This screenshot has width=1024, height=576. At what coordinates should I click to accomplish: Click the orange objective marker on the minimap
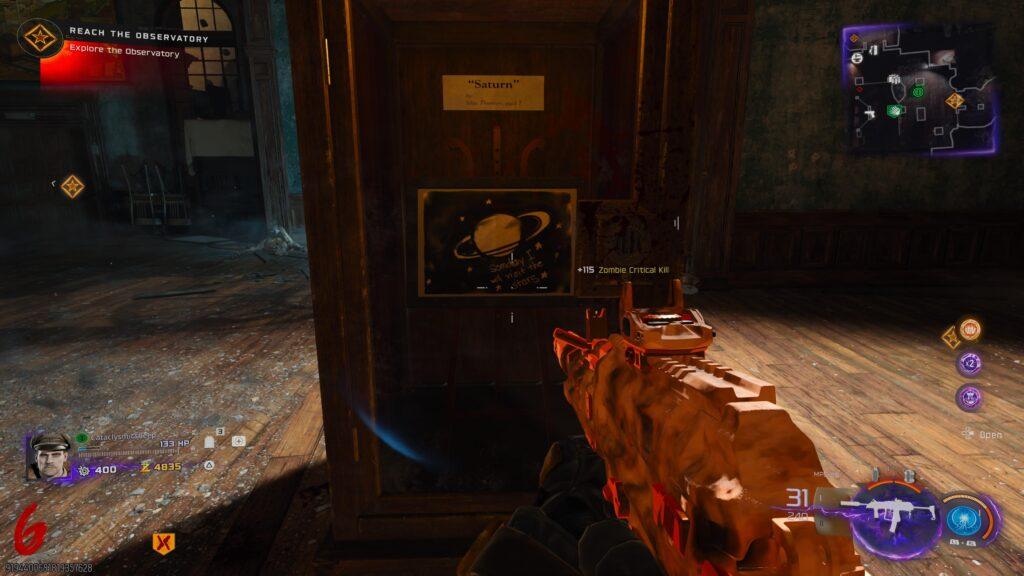coord(954,100)
